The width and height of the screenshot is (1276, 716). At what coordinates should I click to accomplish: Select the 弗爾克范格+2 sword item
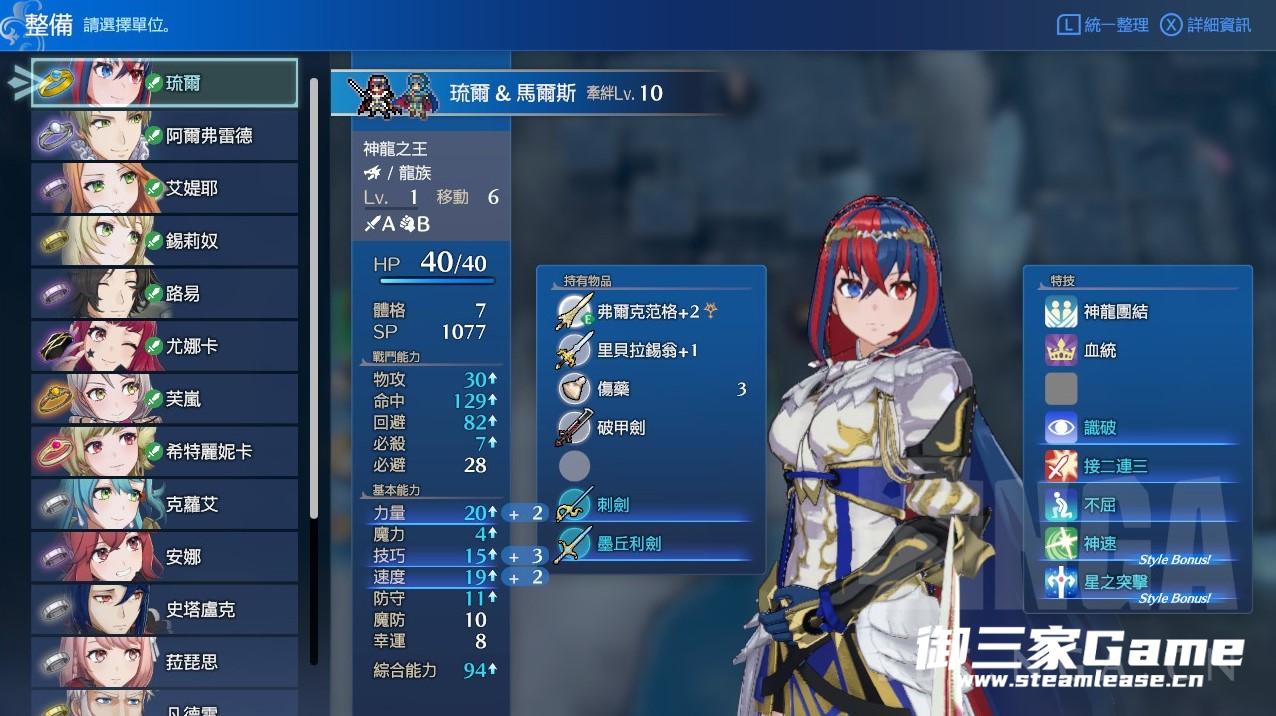click(650, 312)
